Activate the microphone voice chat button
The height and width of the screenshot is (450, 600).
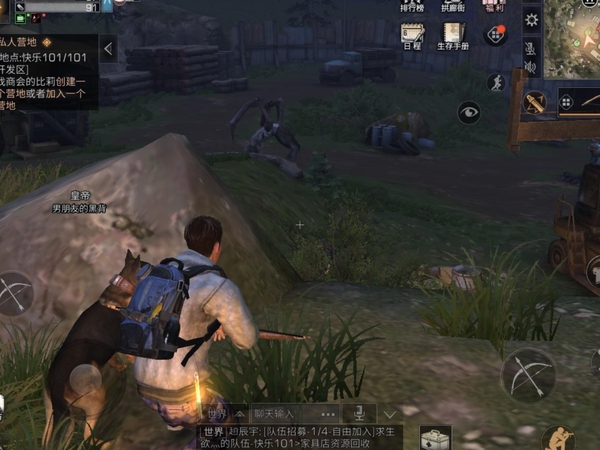[357, 413]
